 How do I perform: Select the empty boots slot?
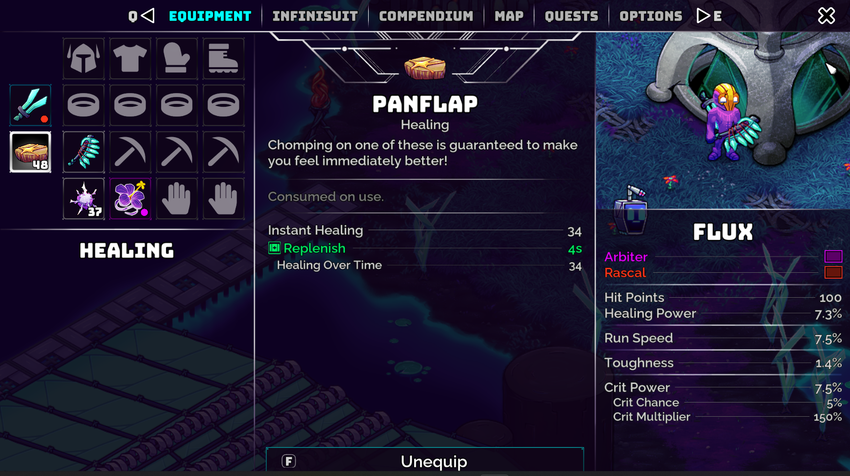(223, 59)
